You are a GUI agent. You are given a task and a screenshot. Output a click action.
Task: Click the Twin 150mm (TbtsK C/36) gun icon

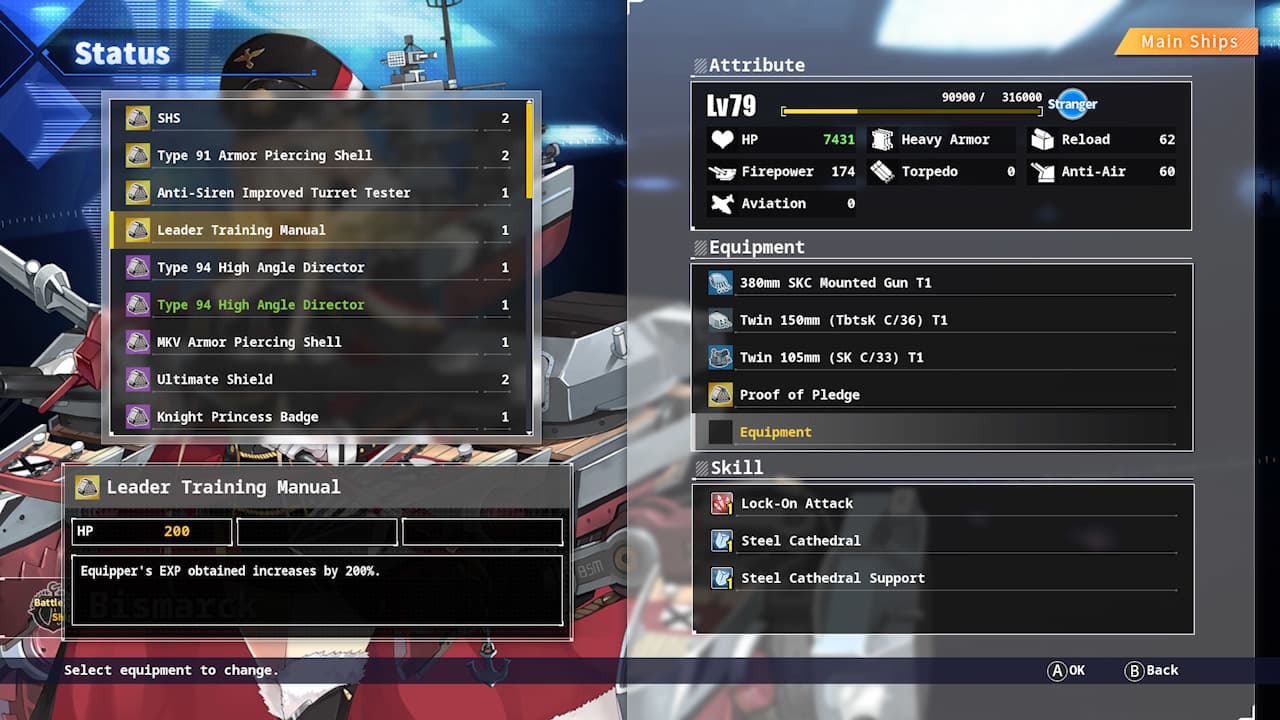click(x=720, y=320)
